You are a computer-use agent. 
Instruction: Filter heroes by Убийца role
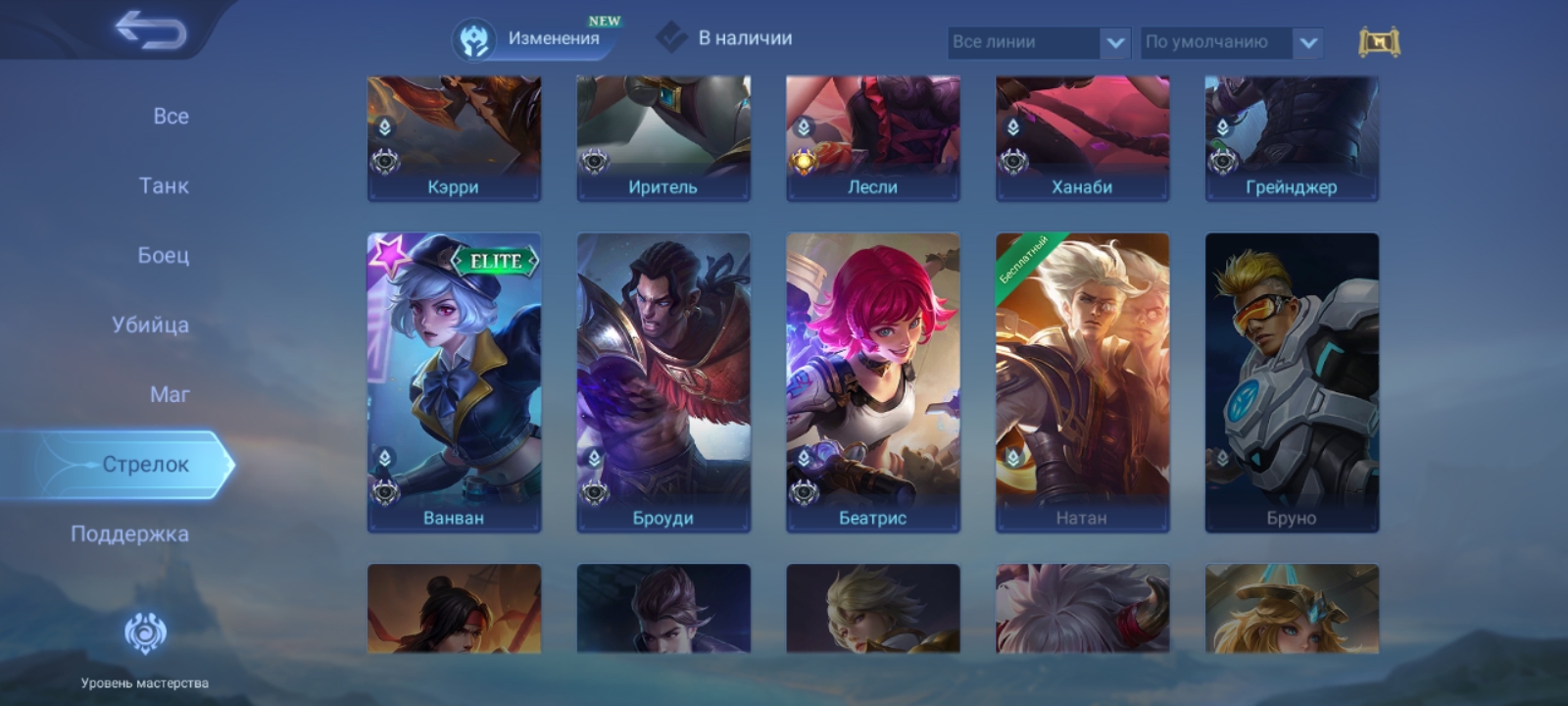coord(150,325)
